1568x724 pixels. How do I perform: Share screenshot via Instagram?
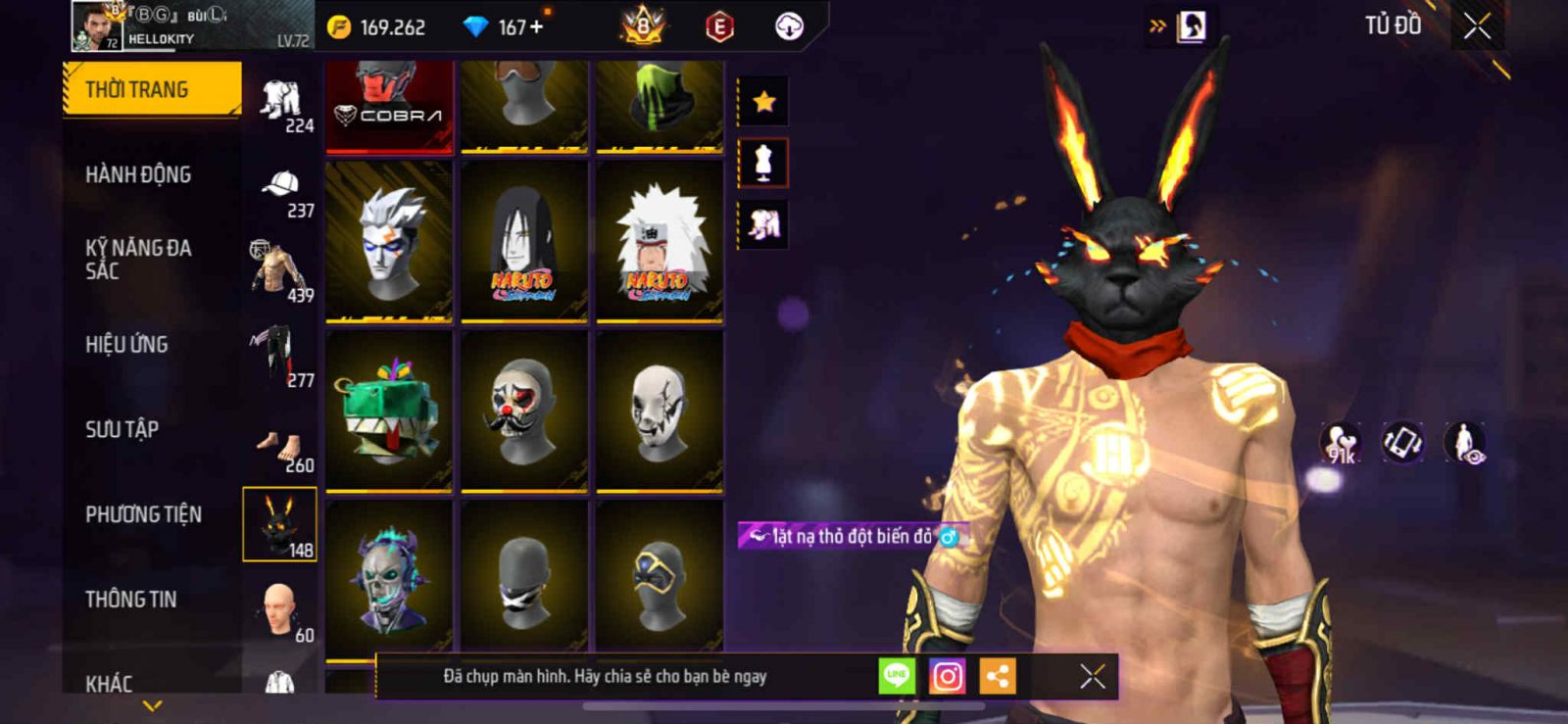pos(947,676)
